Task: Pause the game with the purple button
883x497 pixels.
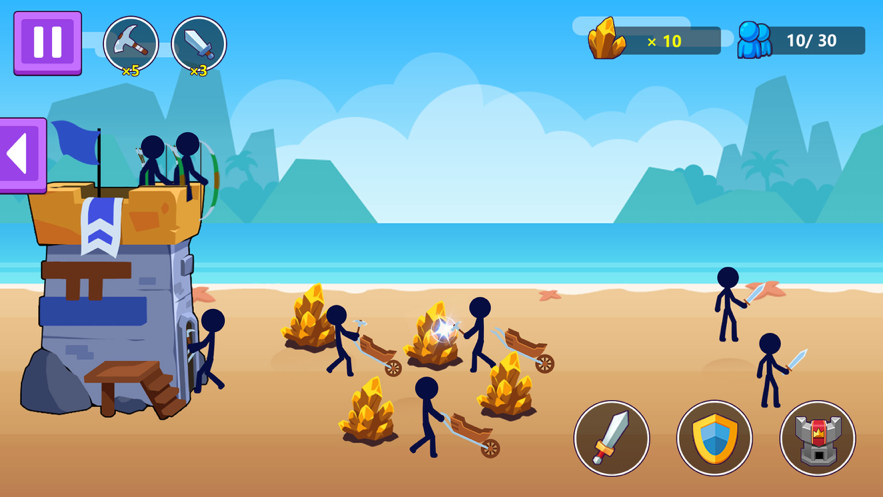Action: click(47, 42)
